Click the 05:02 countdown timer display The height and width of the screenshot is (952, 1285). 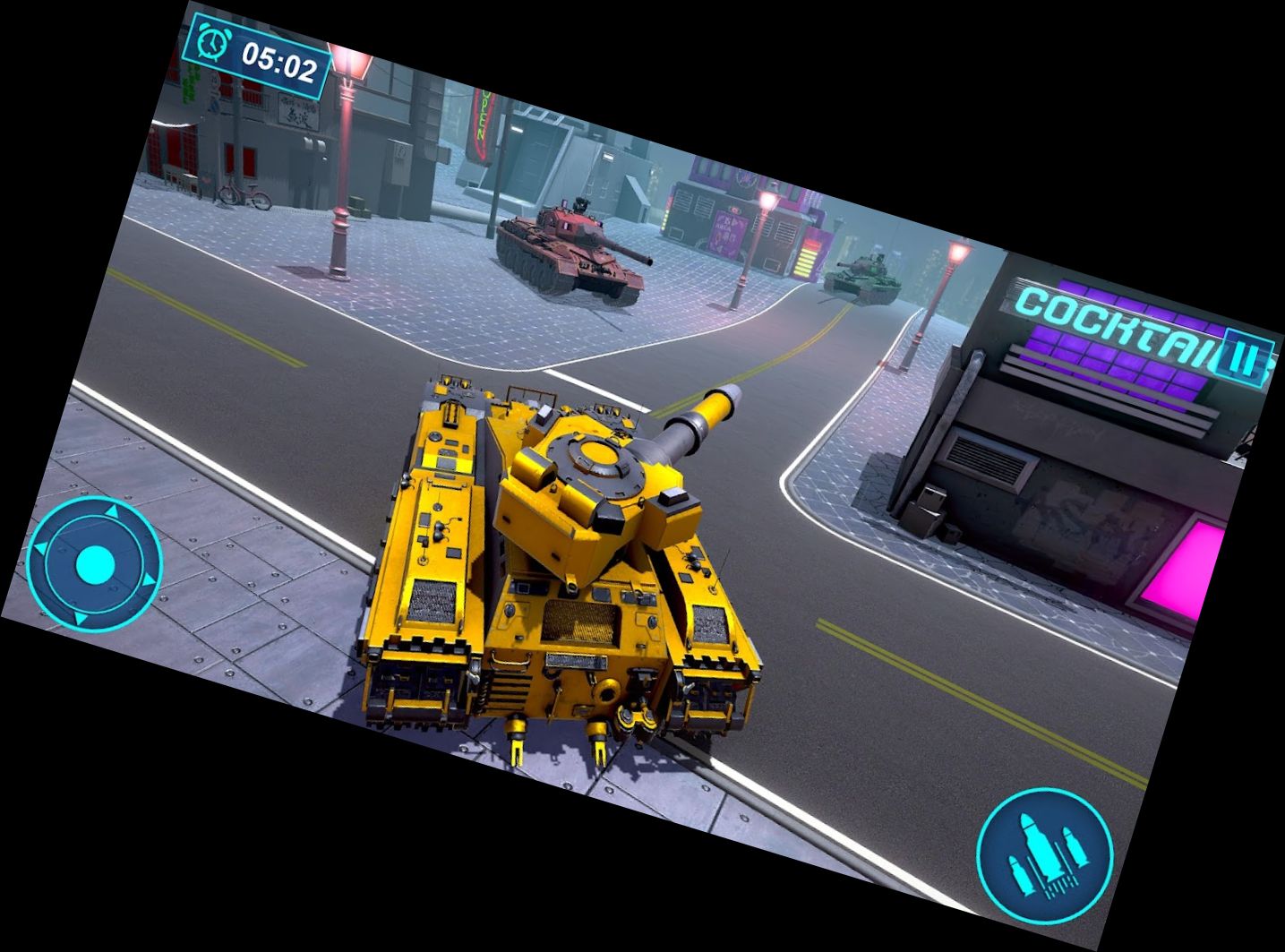[x=278, y=60]
